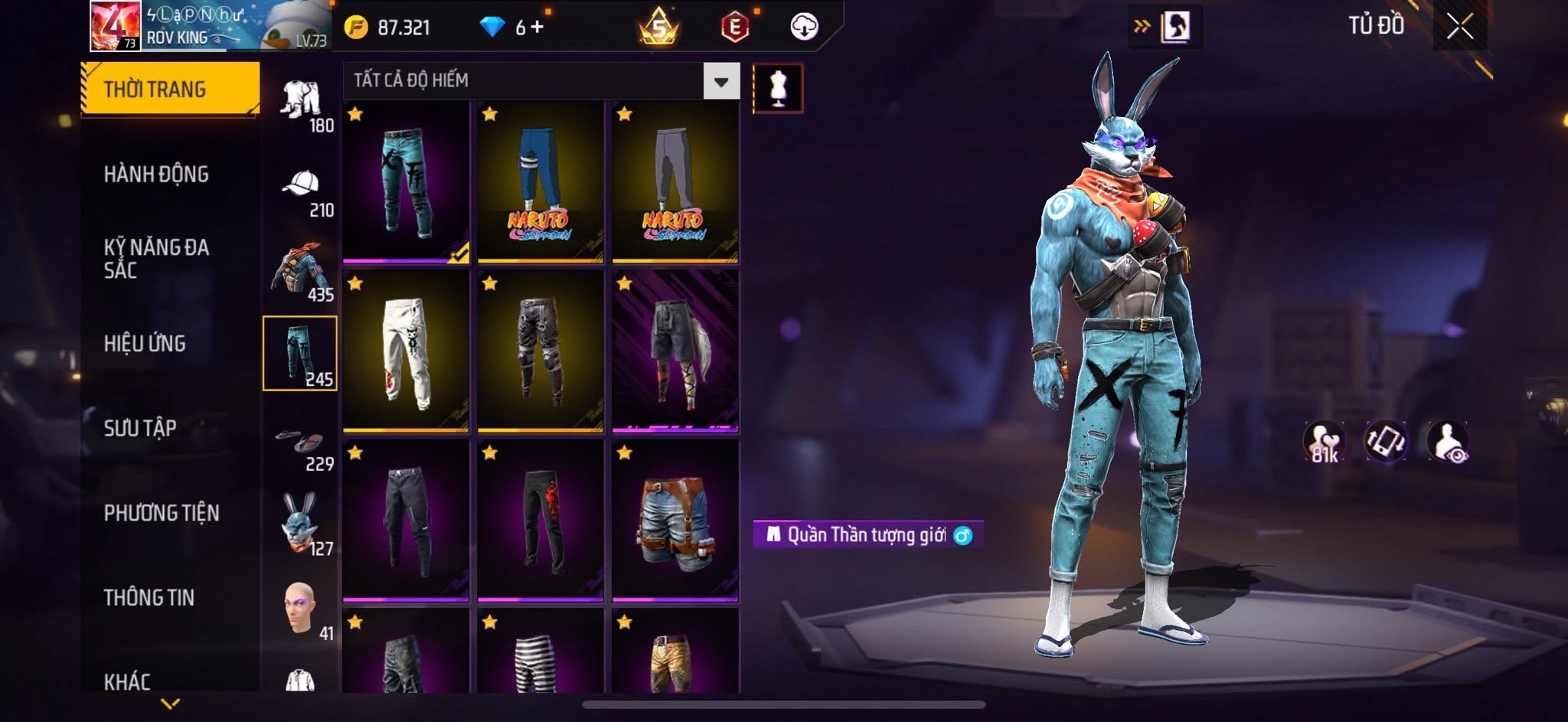The image size is (1568, 722).
Task: Choose the grey Naruto Shippuden pants
Action: [x=675, y=182]
